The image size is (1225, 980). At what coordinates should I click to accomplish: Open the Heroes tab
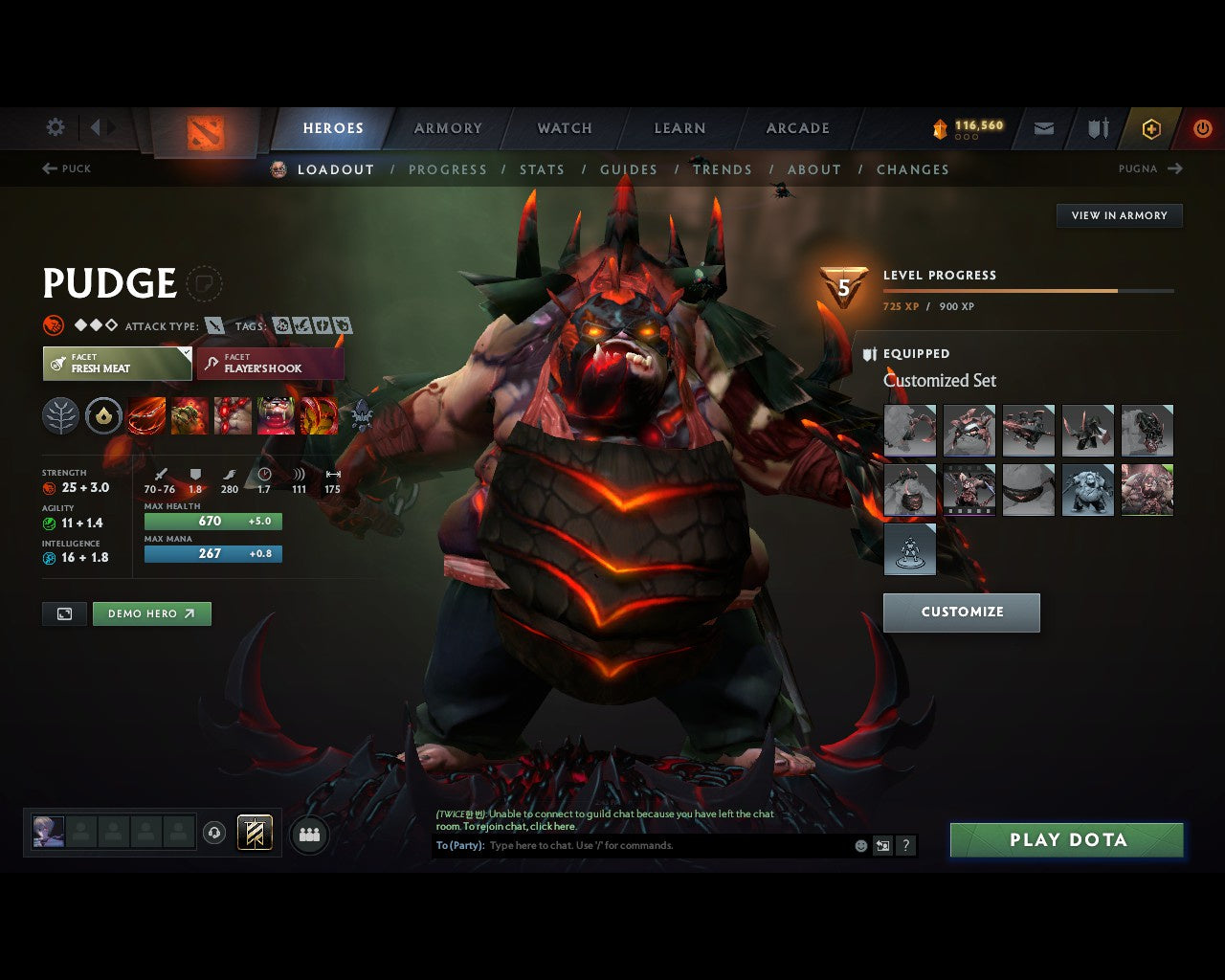pos(333,128)
